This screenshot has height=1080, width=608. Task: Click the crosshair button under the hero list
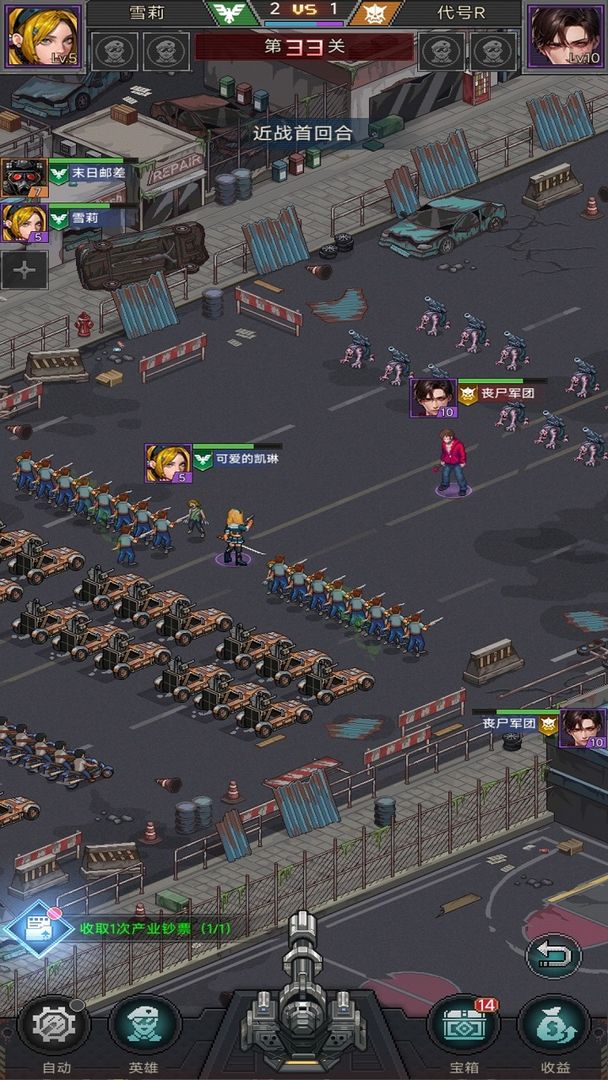25,270
